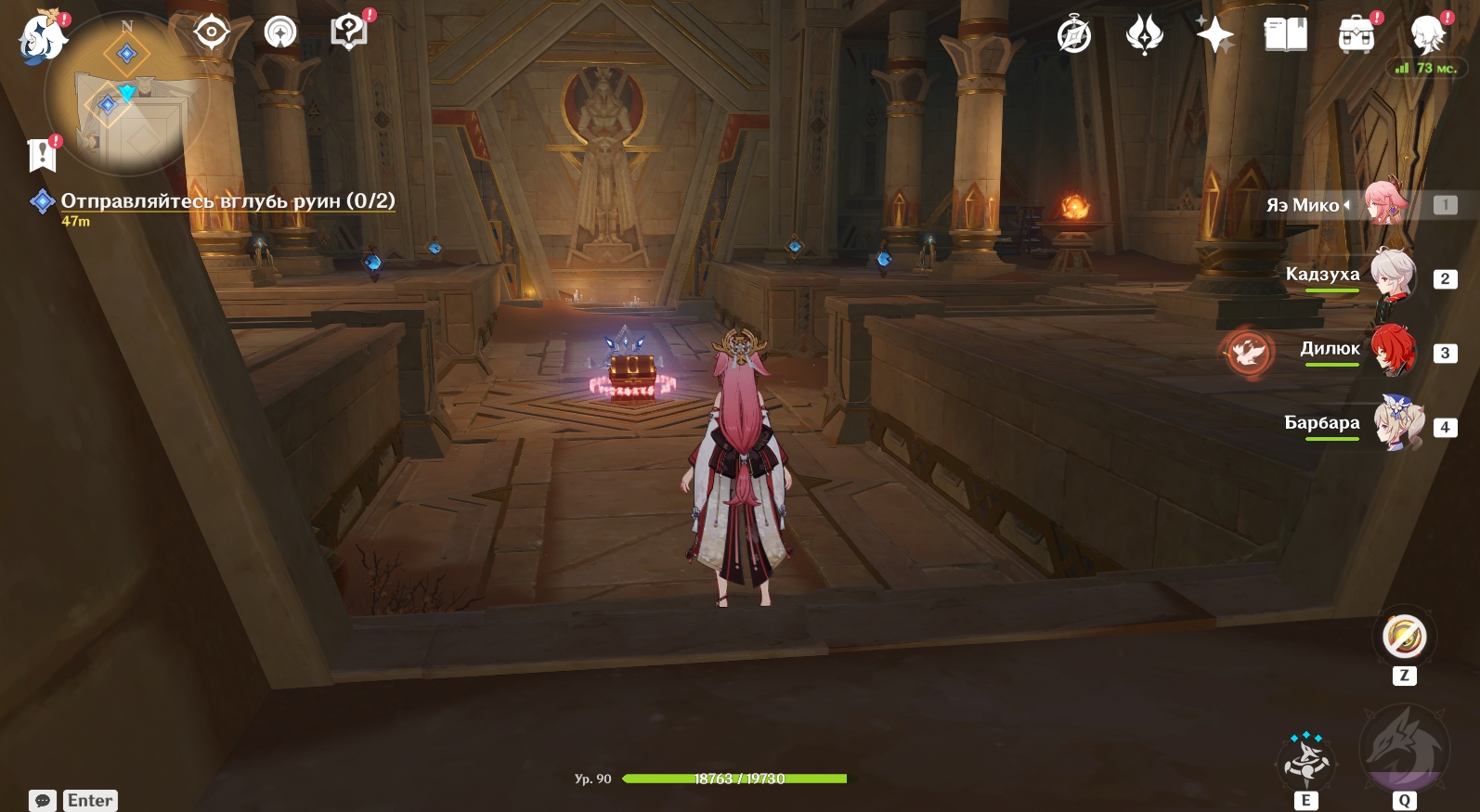Screen dimensions: 1480x812
Task: Use the gadget quick-slot icon
Action: click(1404, 638)
